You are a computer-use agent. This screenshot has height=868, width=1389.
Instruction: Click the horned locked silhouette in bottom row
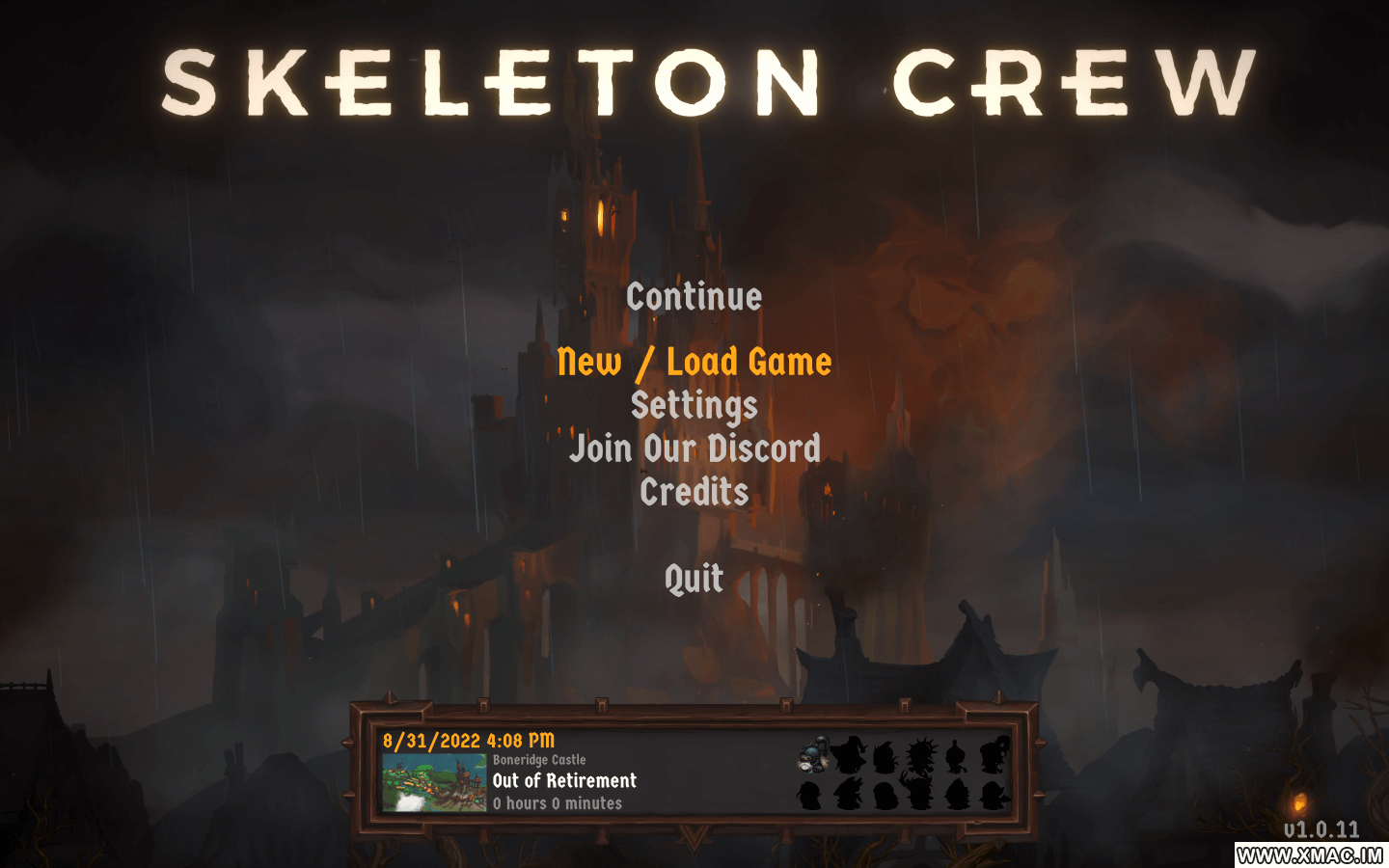[920, 793]
